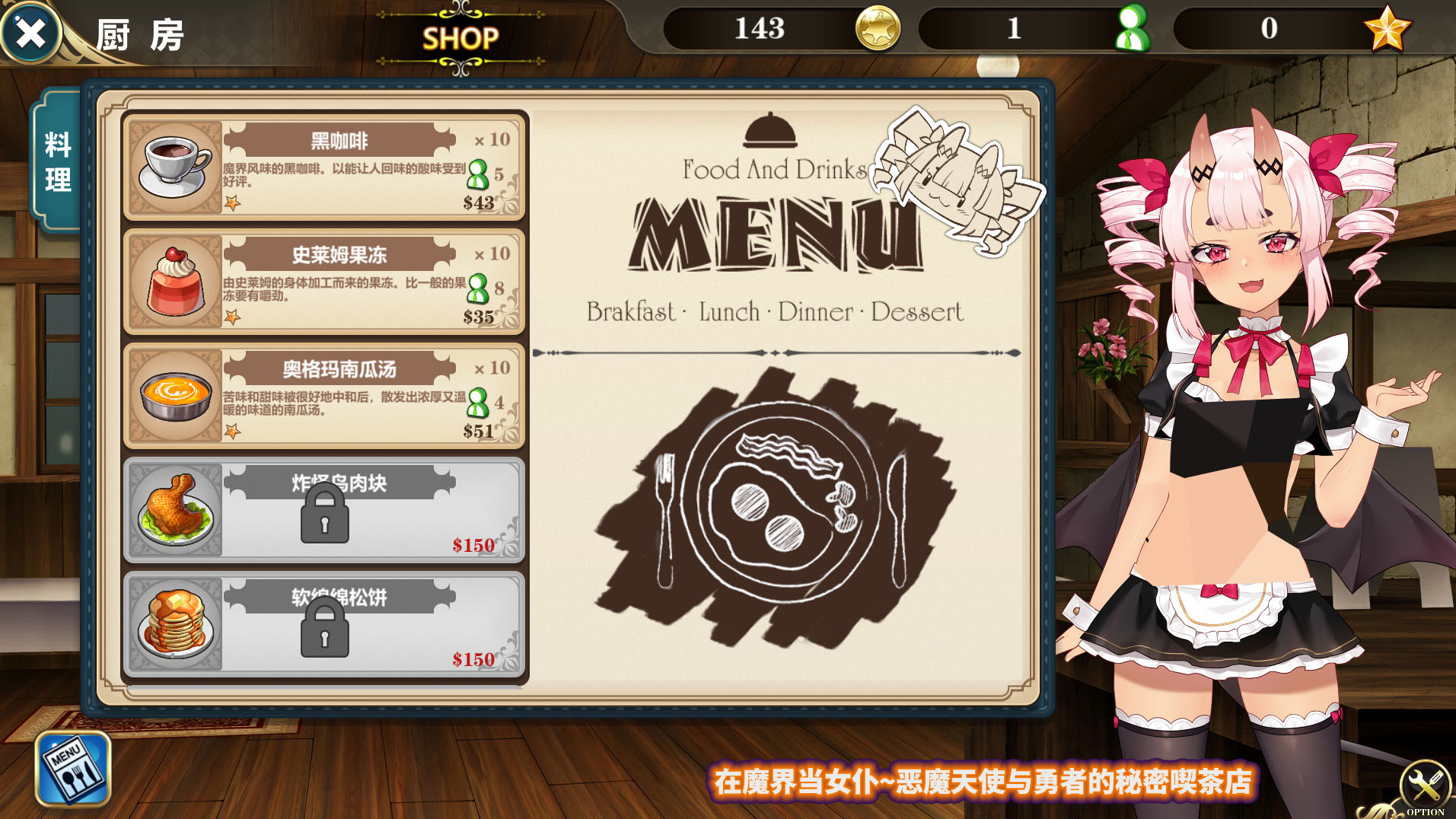Unlock the locked pancake dish
Image resolution: width=1456 pixels, height=819 pixels.
[325, 624]
